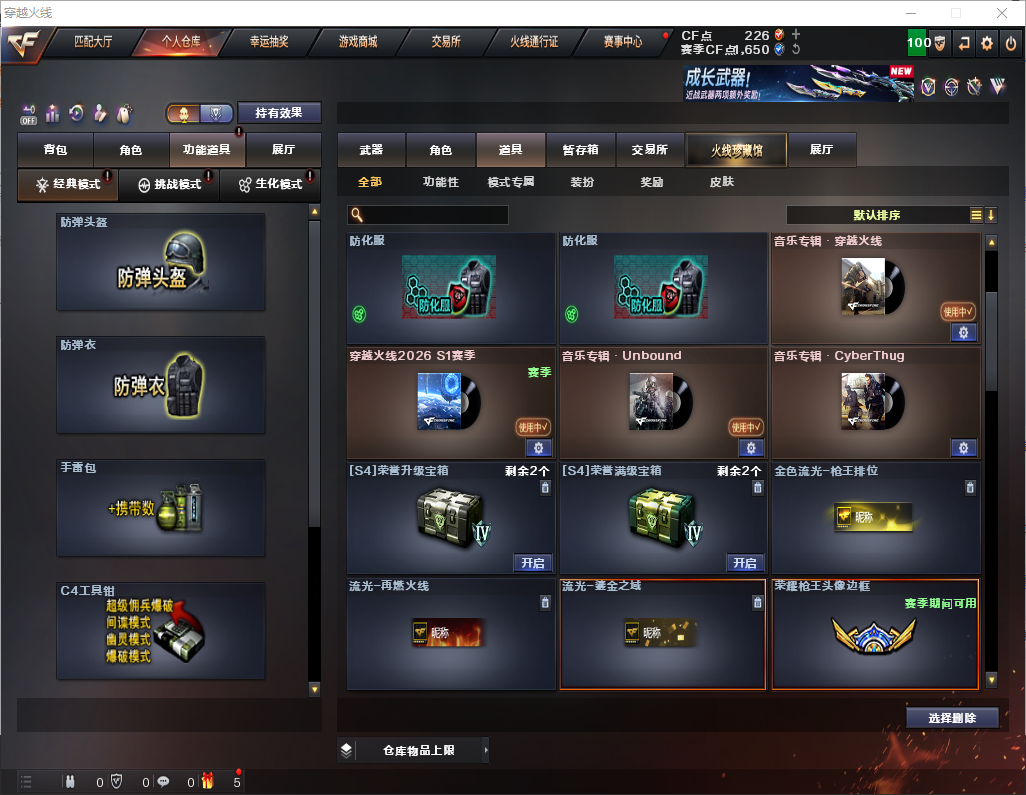Open the 赛事中心 tournament center
1026x795 pixels.
pos(623,42)
